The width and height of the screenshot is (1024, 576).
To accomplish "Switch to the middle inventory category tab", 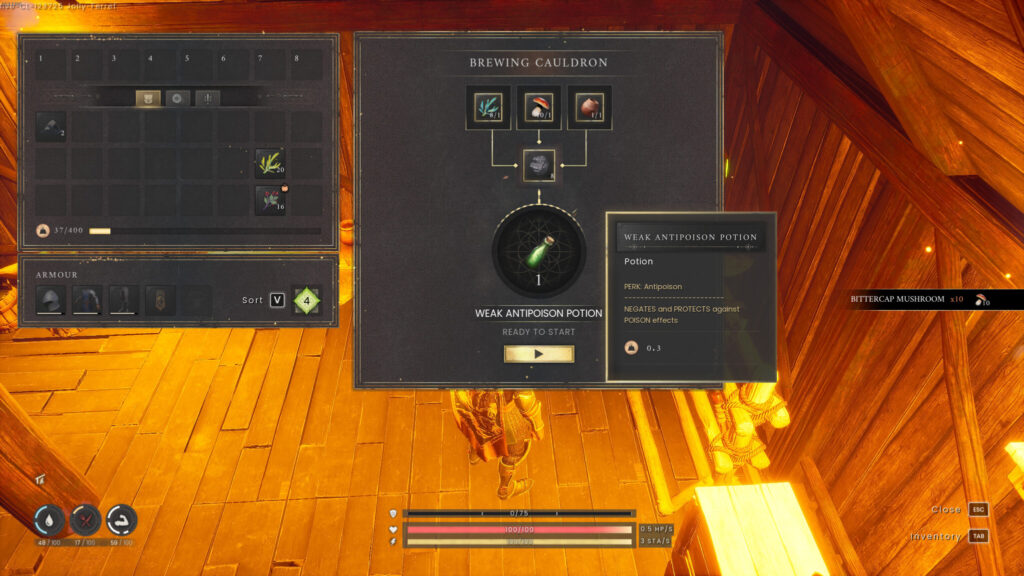I will click(177, 98).
